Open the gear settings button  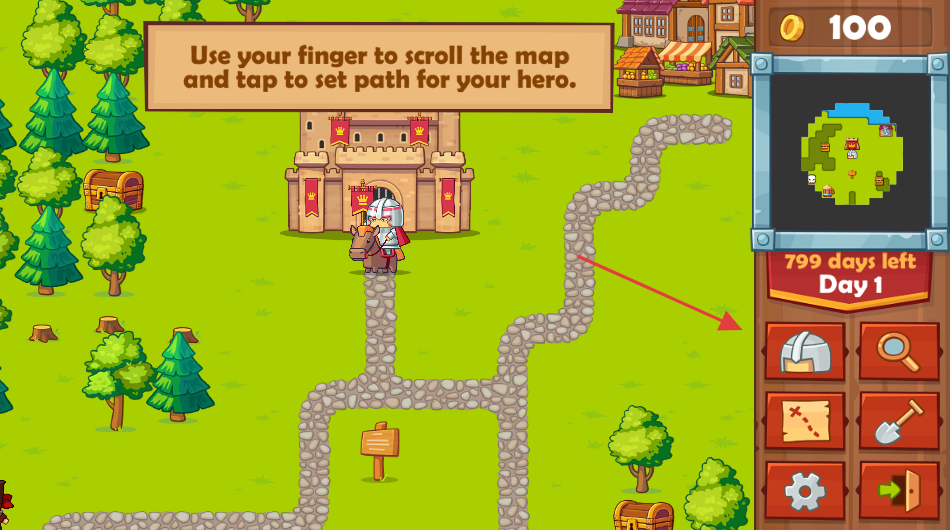point(805,490)
